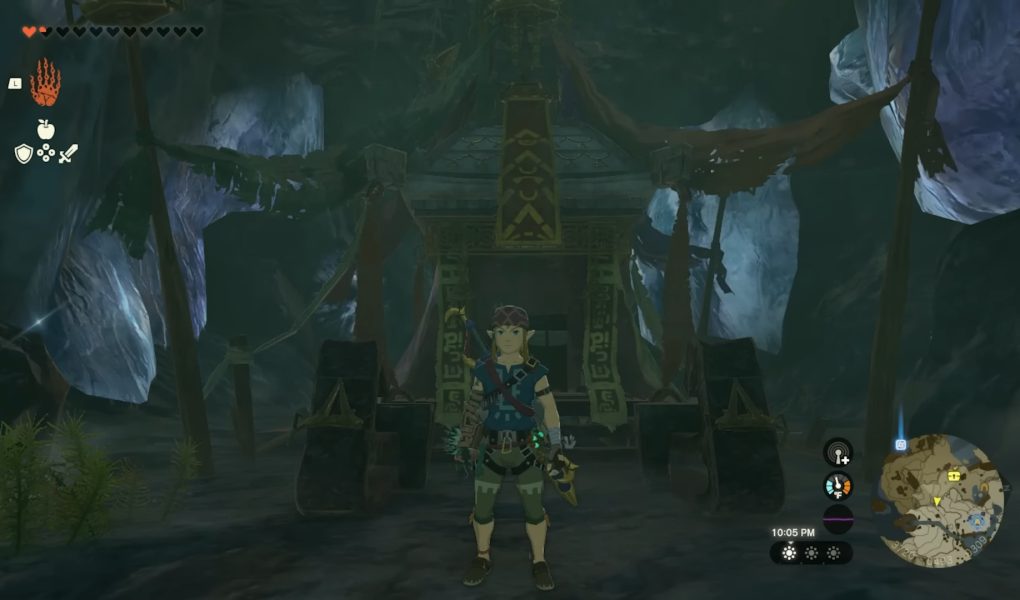The image size is (1020, 600).
Task: Click the blue pin marker above minimap
Action: coord(901,444)
